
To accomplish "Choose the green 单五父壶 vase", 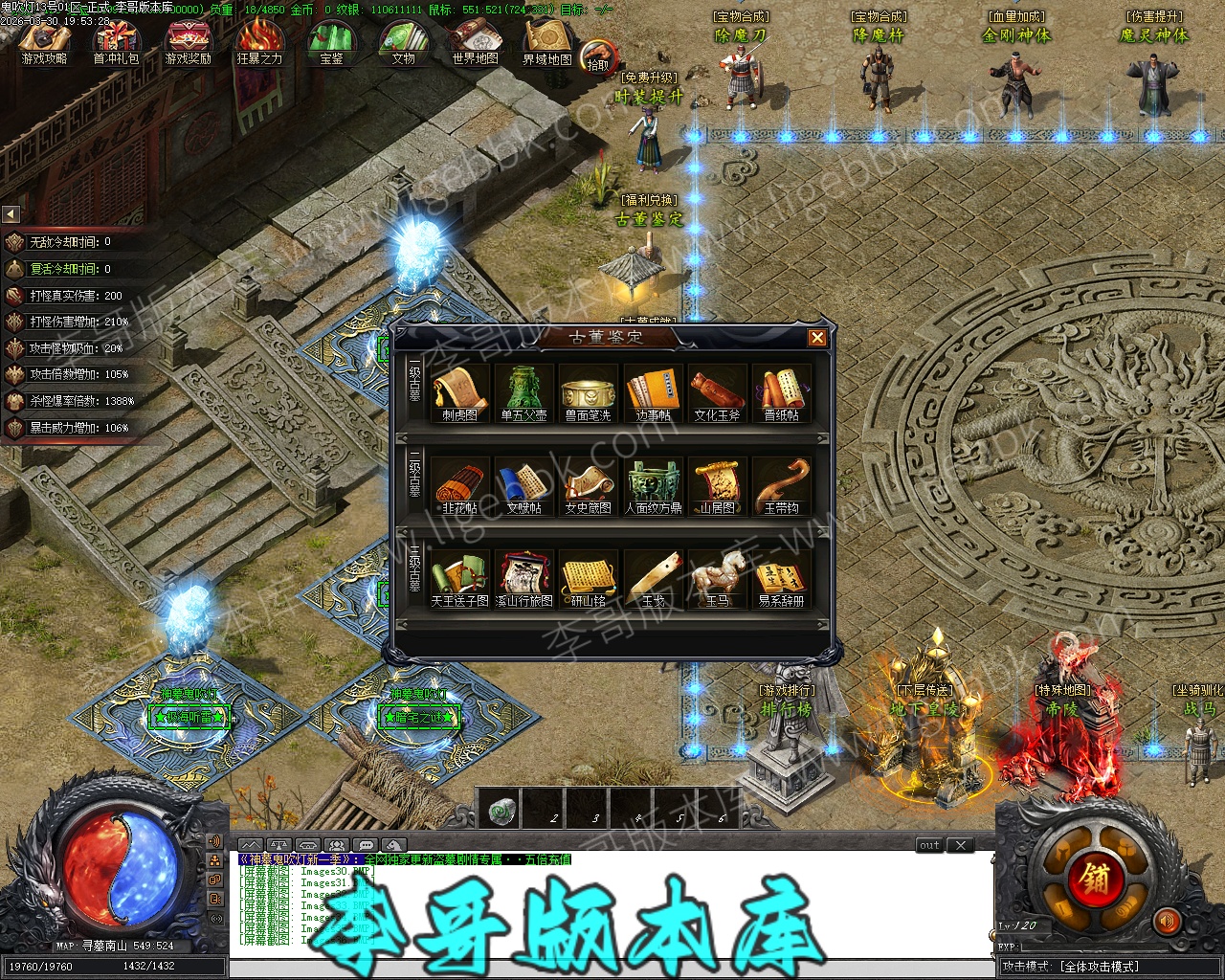I will (523, 391).
